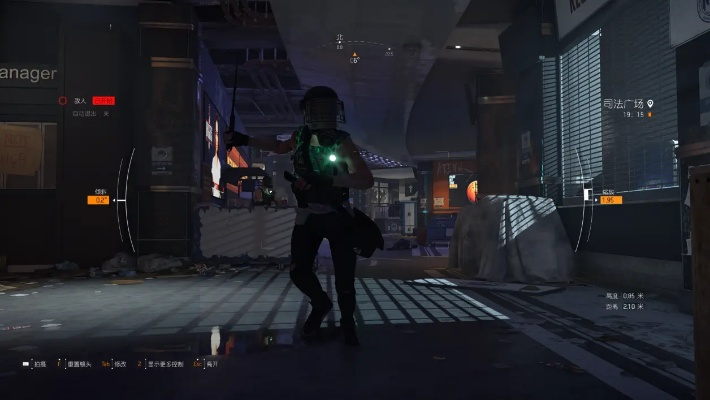Click the 缩放 zoom slider handle

click(x=587, y=200)
